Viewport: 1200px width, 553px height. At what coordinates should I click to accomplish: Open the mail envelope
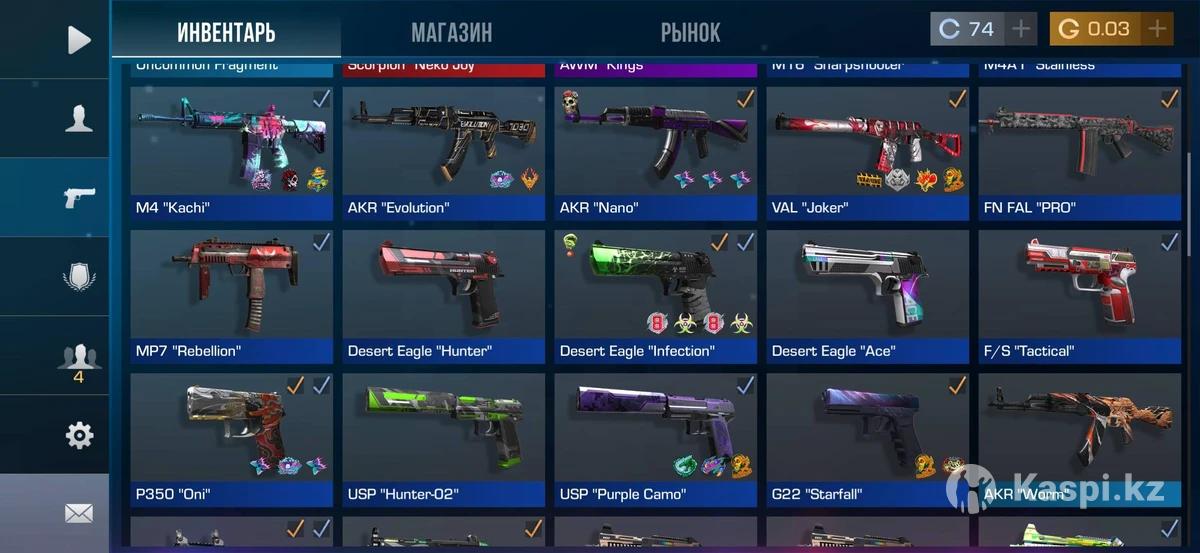[x=78, y=513]
